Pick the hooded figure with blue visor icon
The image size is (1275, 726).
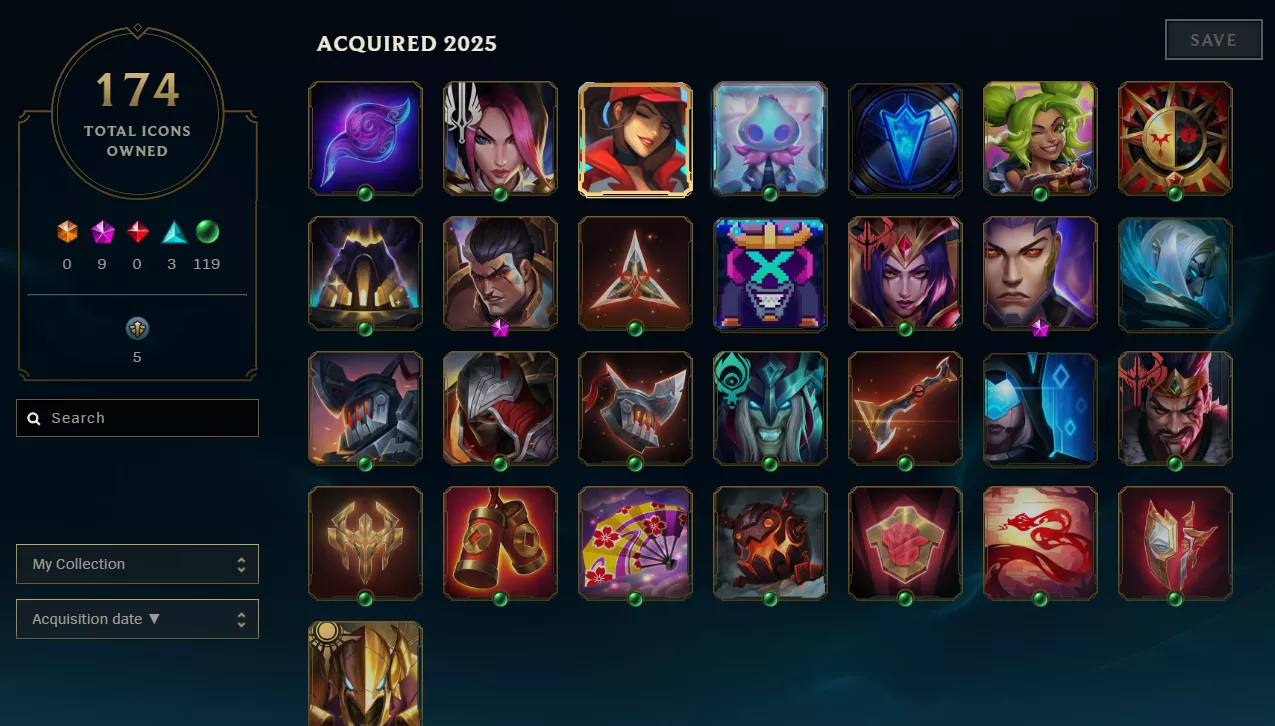pos(1040,408)
